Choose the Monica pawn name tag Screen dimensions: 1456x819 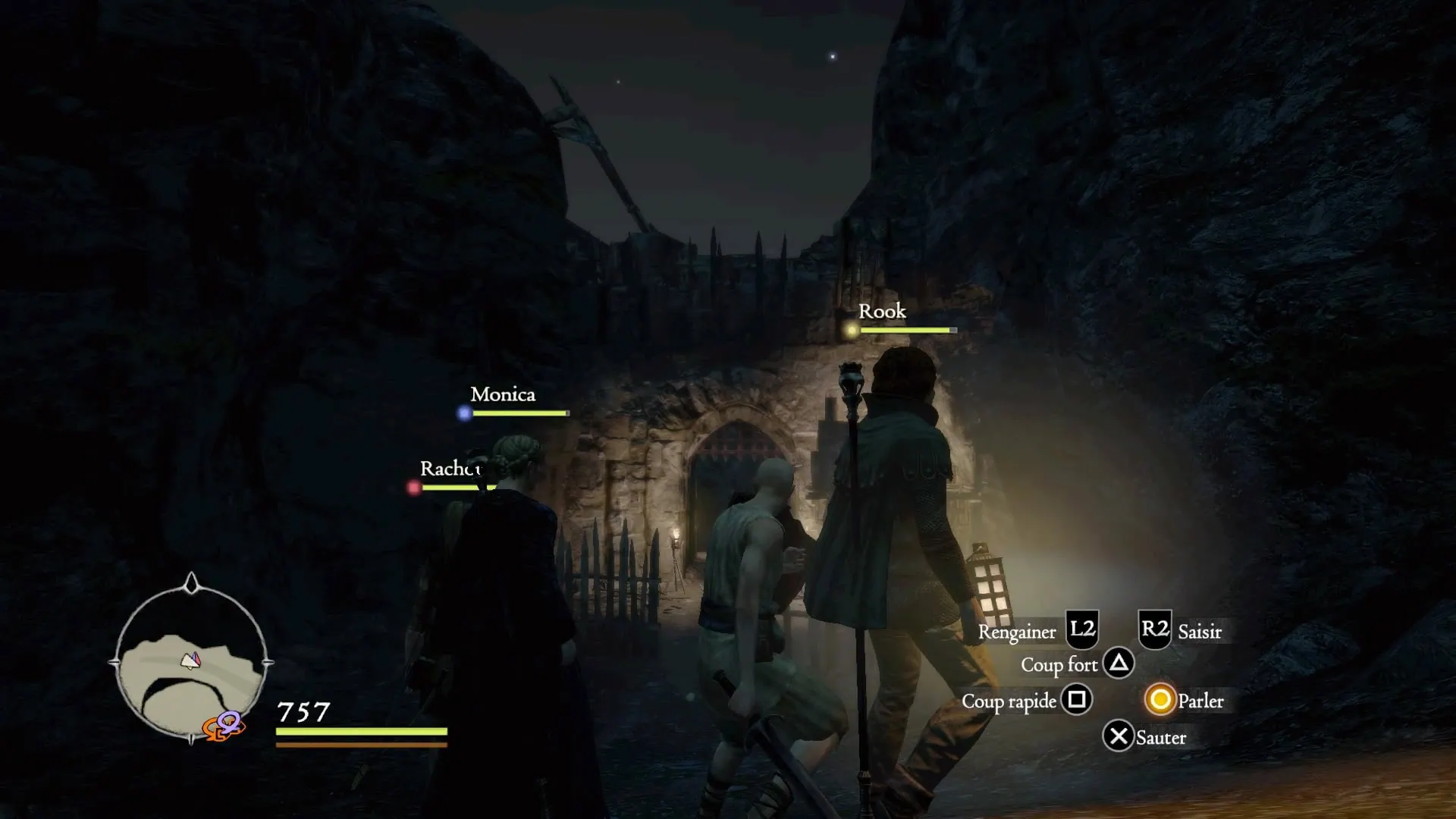(503, 394)
